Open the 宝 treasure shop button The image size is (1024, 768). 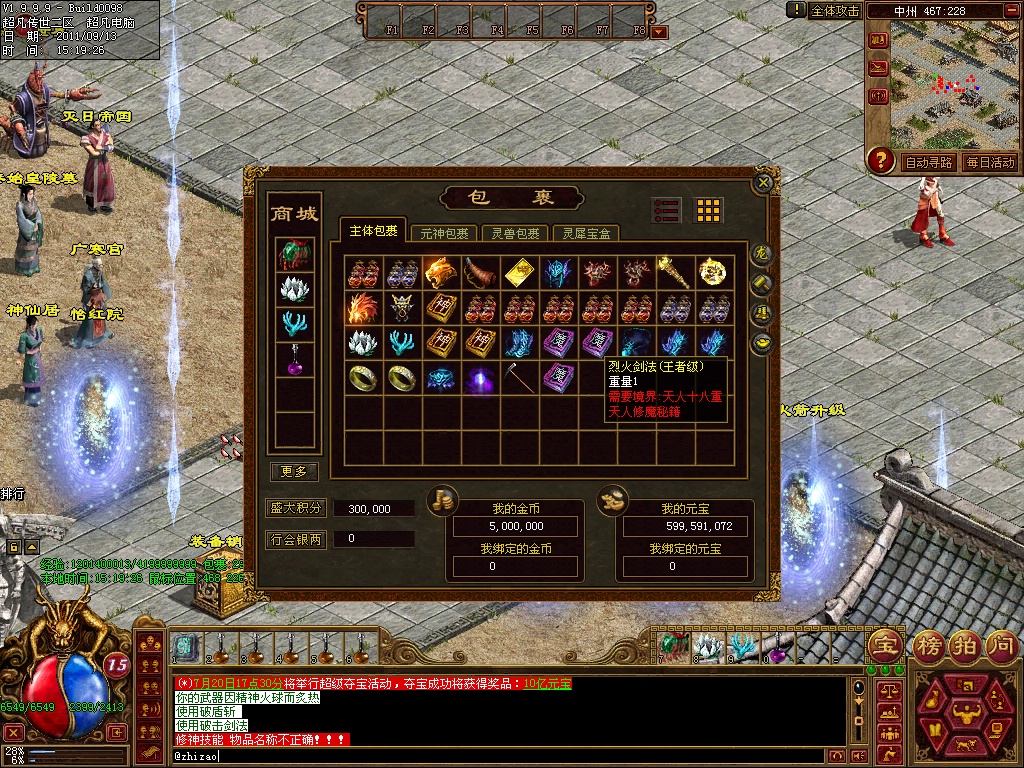click(x=884, y=644)
